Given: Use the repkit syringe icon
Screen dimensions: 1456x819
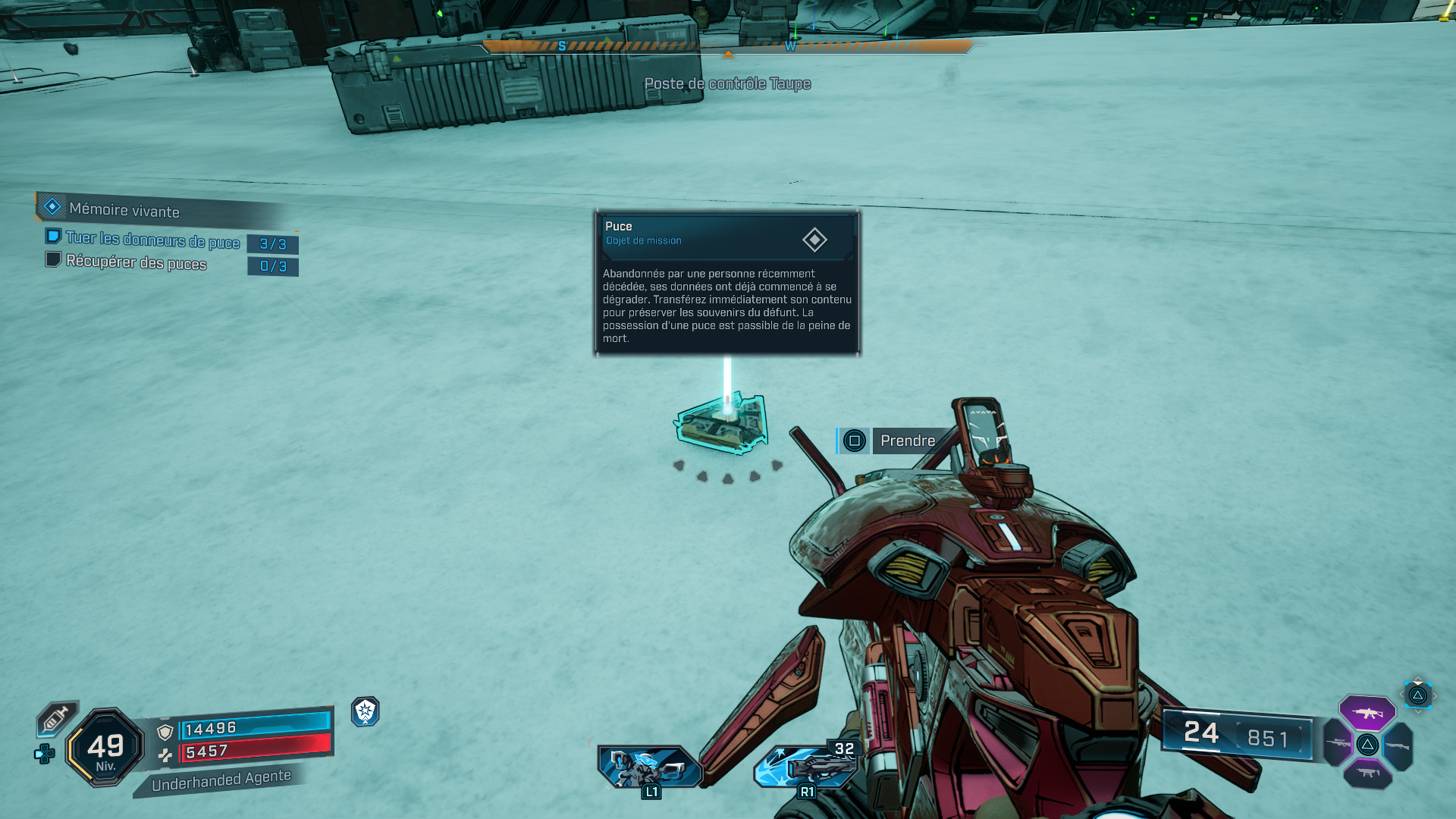Looking at the screenshot, I should click(x=56, y=717).
